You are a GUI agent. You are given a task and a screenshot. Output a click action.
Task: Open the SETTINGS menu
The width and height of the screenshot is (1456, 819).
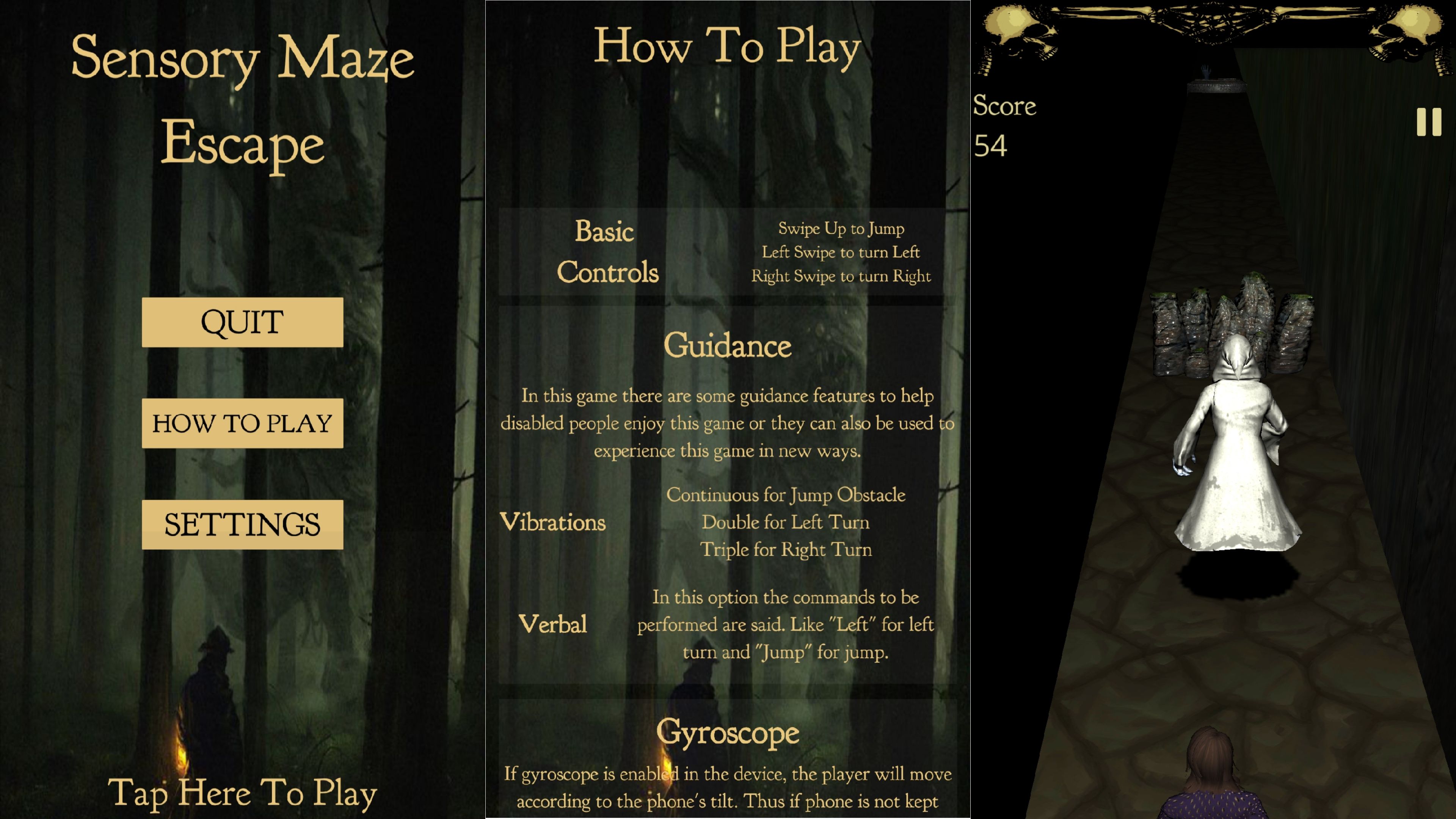click(242, 524)
